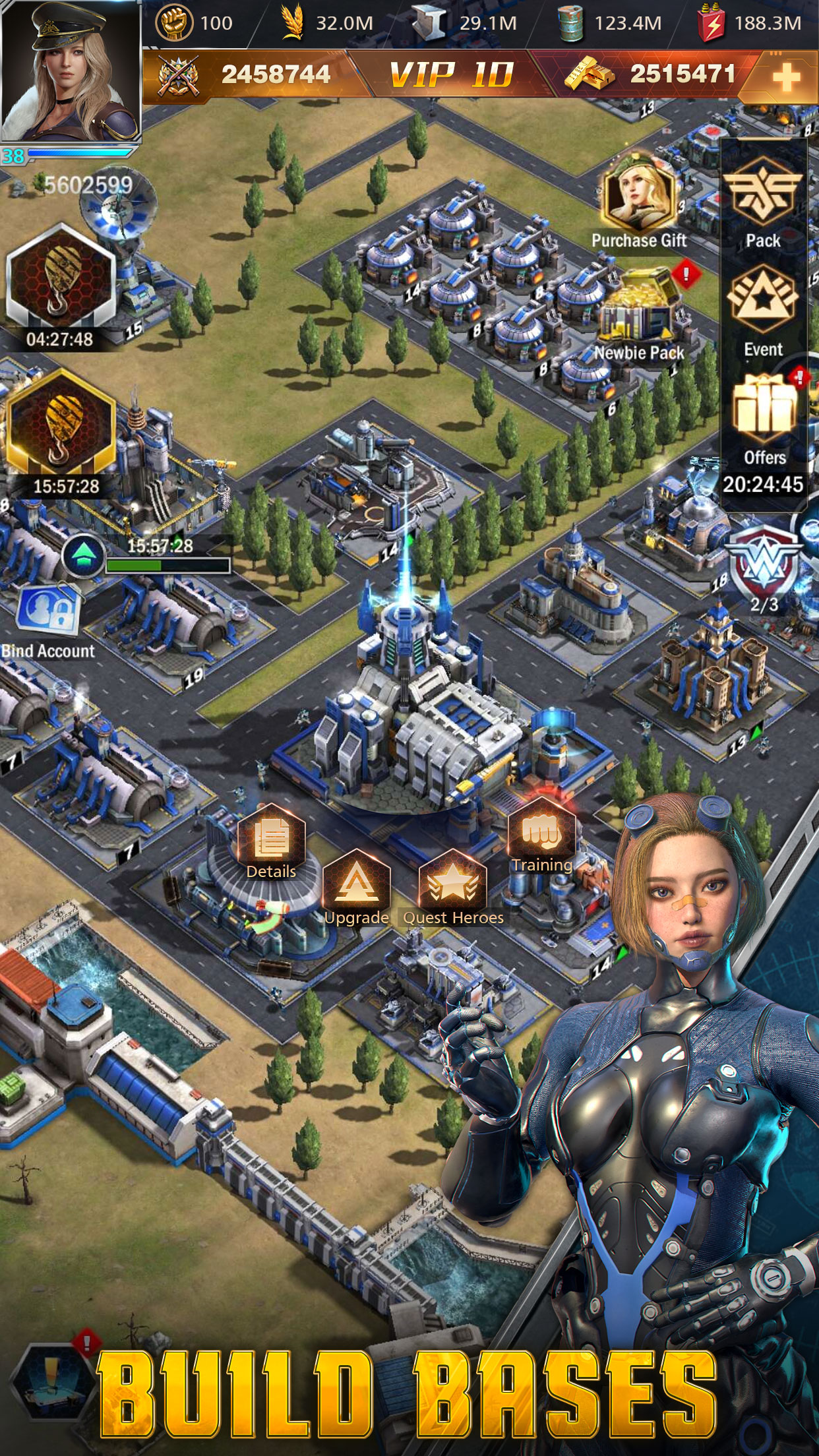Open the 15:57:28 golden crane queue slot
This screenshot has height=1456, width=819.
61,425
